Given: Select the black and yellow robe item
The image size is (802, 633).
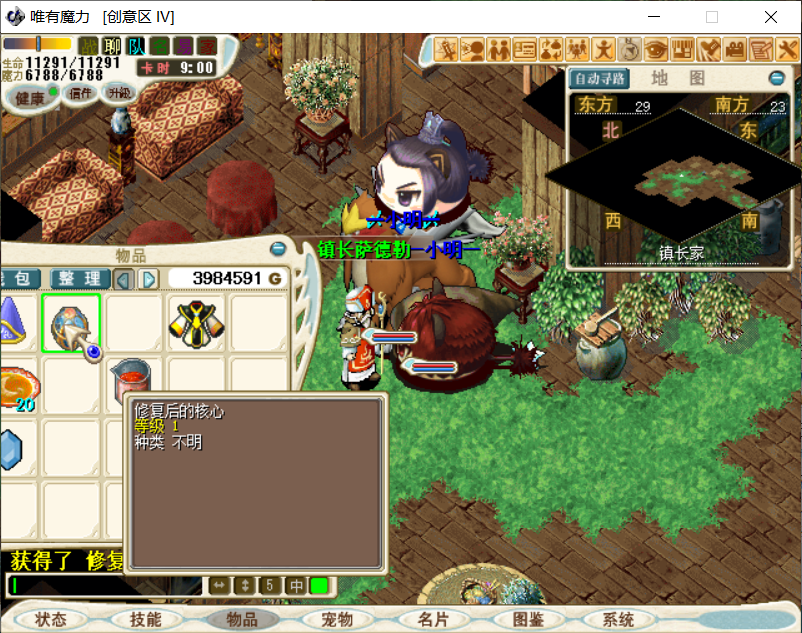Looking at the screenshot, I should tap(195, 322).
